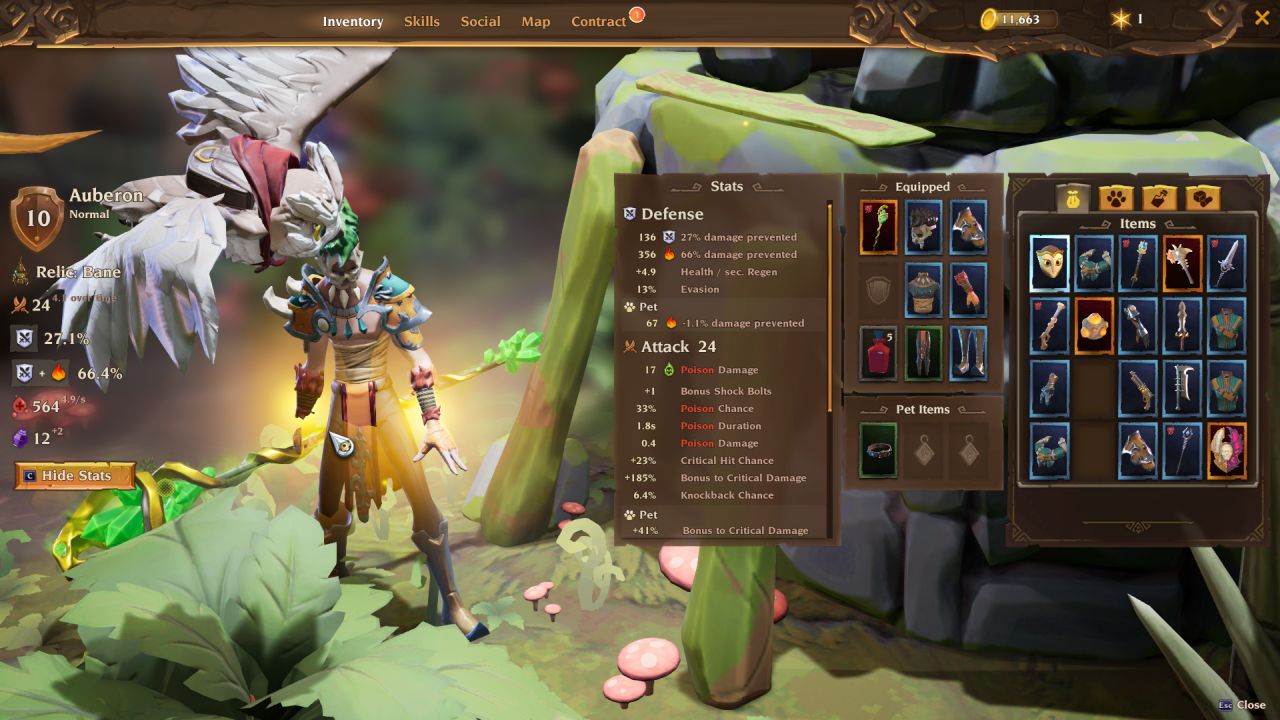1280x720 pixels.
Task: Open the Social tab
Action: coord(480,21)
